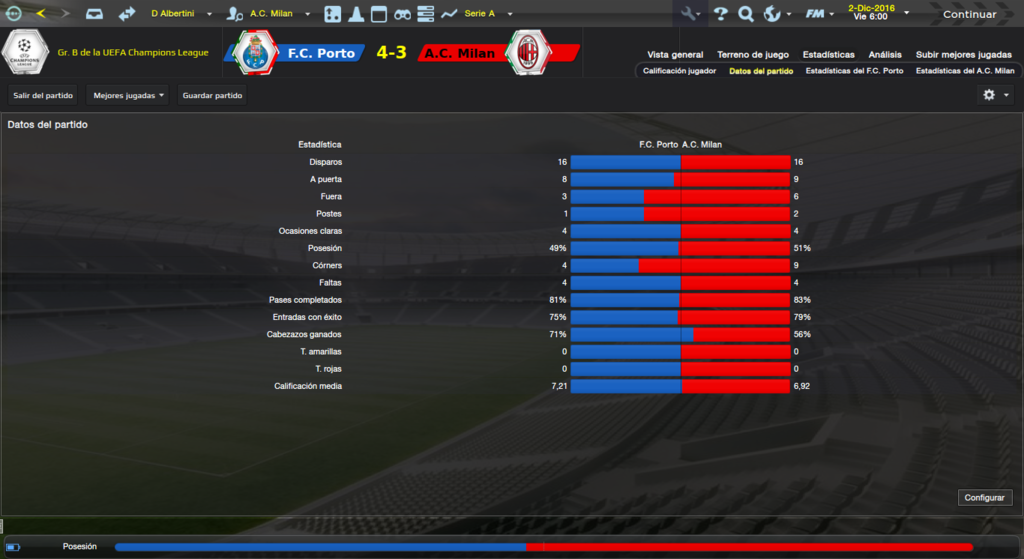Select the Estadísticas tab
Viewport: 1024px width, 559px height.
(x=827, y=54)
